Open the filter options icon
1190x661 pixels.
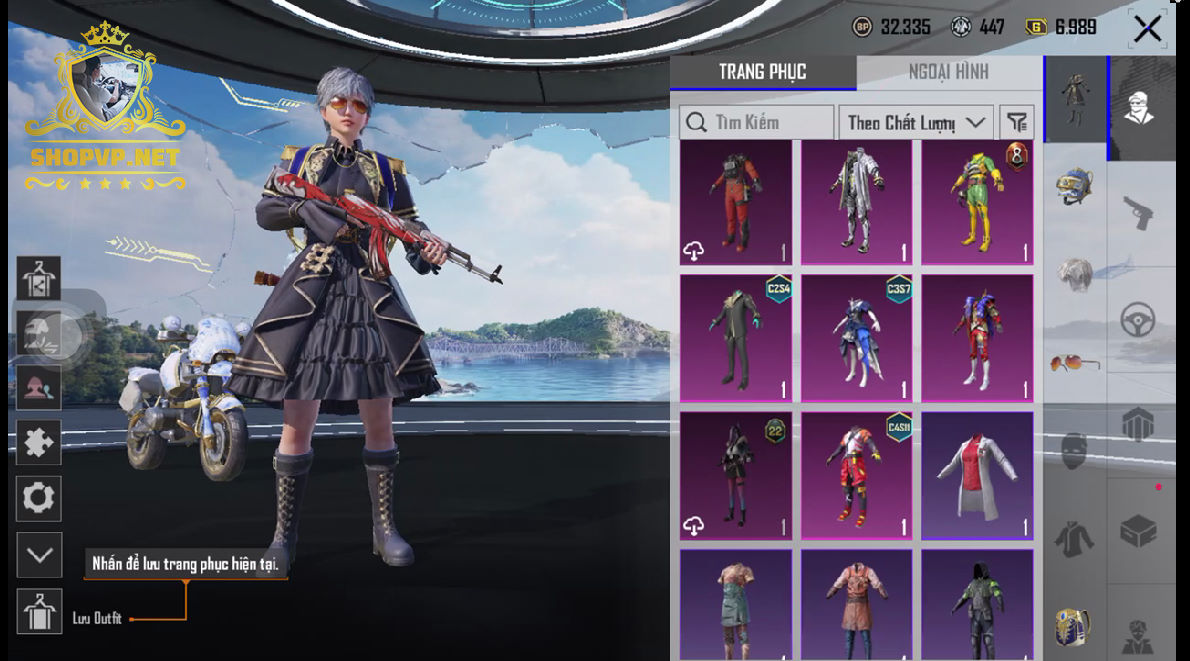pos(1016,123)
